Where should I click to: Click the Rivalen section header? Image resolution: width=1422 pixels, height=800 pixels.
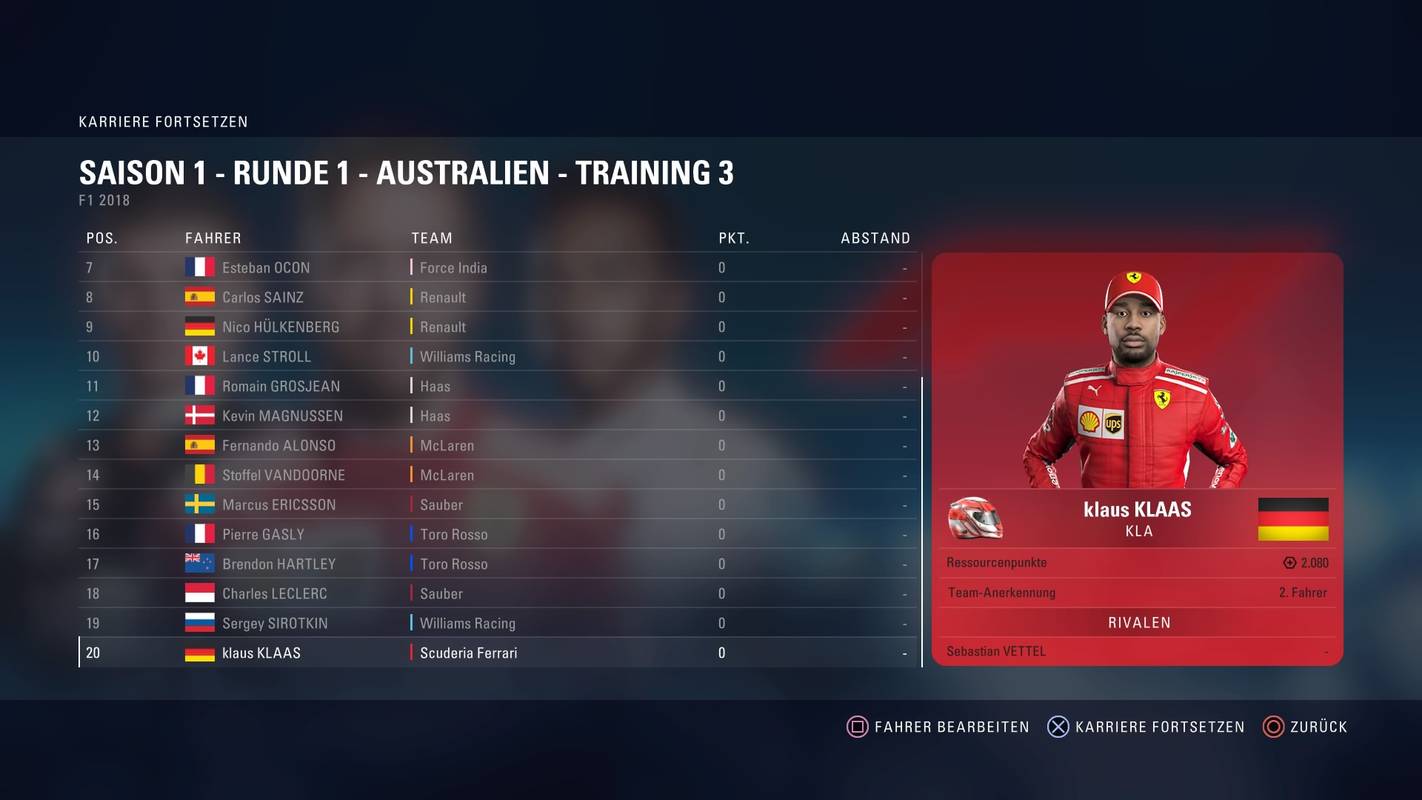[x=1138, y=622]
